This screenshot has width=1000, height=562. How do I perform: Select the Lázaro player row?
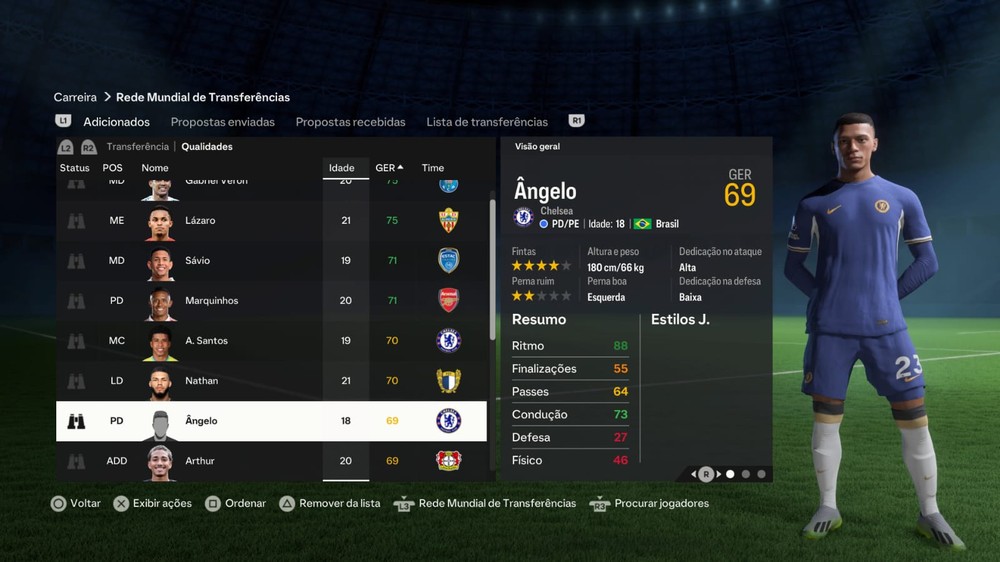(x=270, y=220)
